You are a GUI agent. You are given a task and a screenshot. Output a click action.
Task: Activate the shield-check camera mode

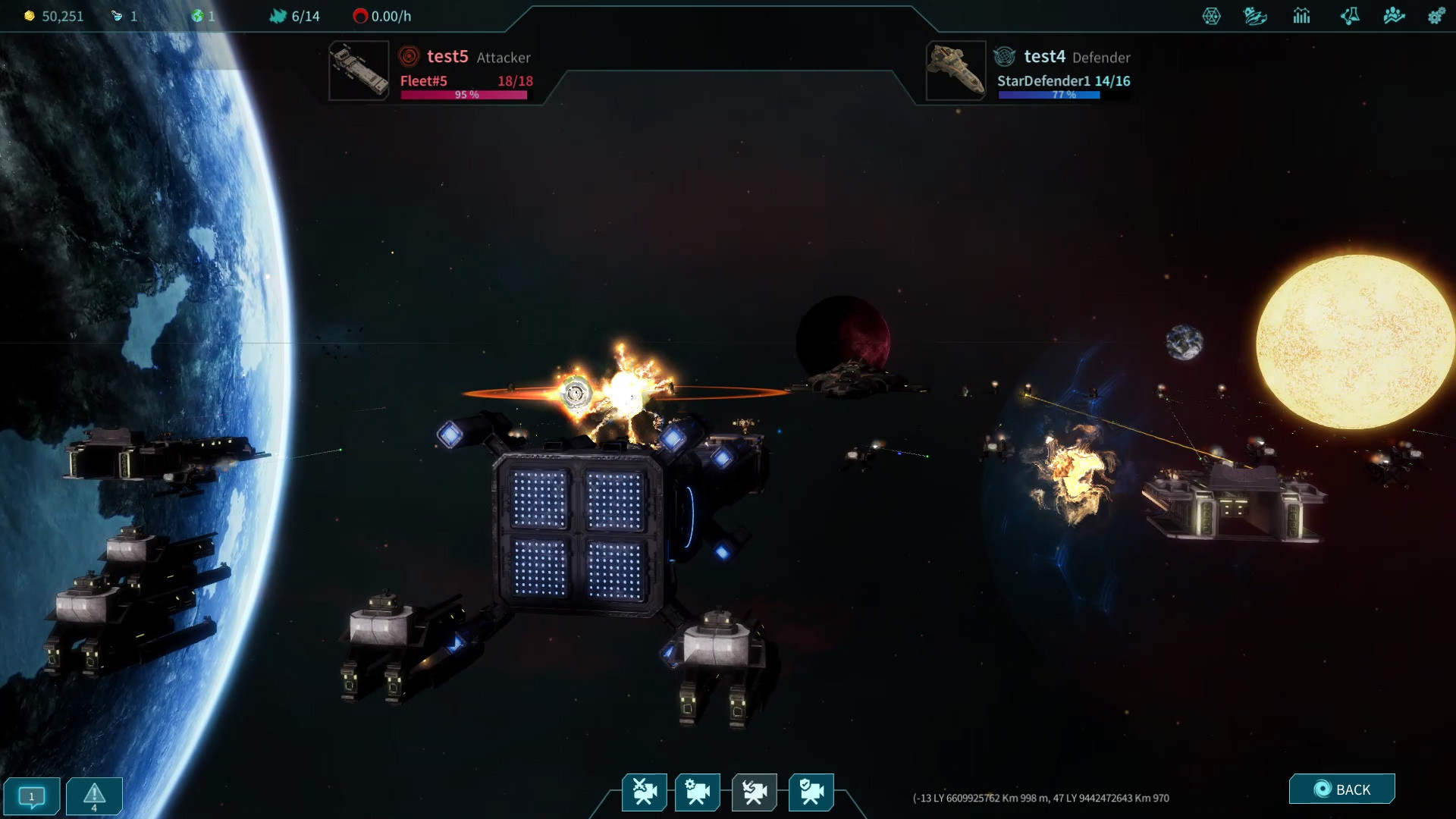pos(811,792)
